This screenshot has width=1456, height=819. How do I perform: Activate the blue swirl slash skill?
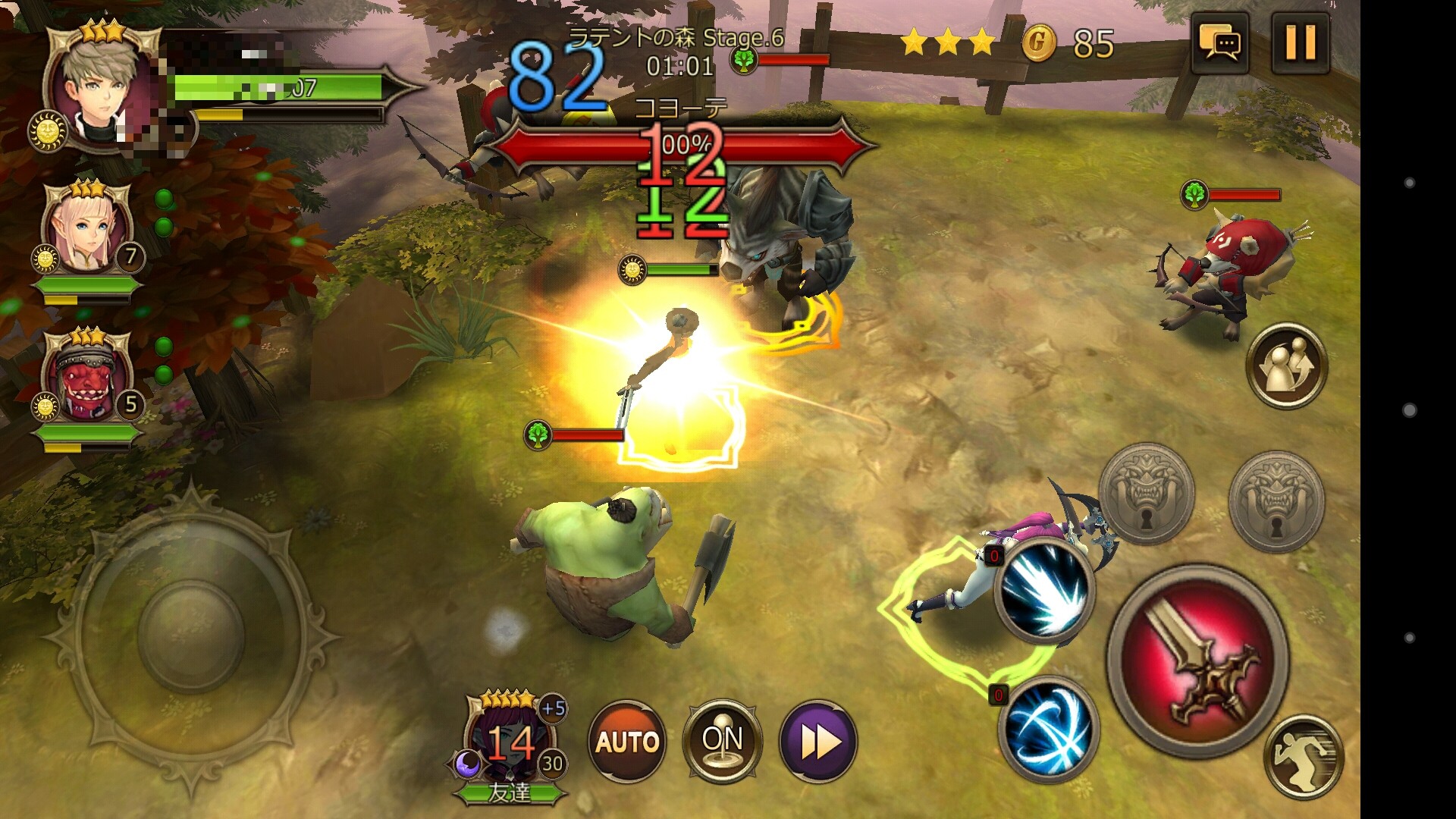(x=1048, y=728)
